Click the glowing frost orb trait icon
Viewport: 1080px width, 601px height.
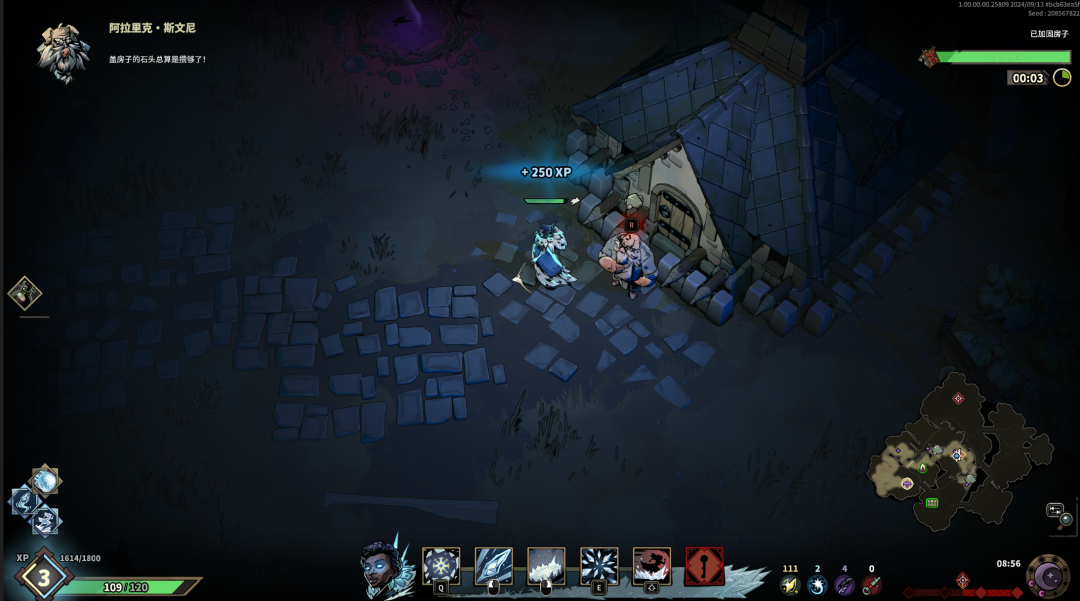pos(45,482)
